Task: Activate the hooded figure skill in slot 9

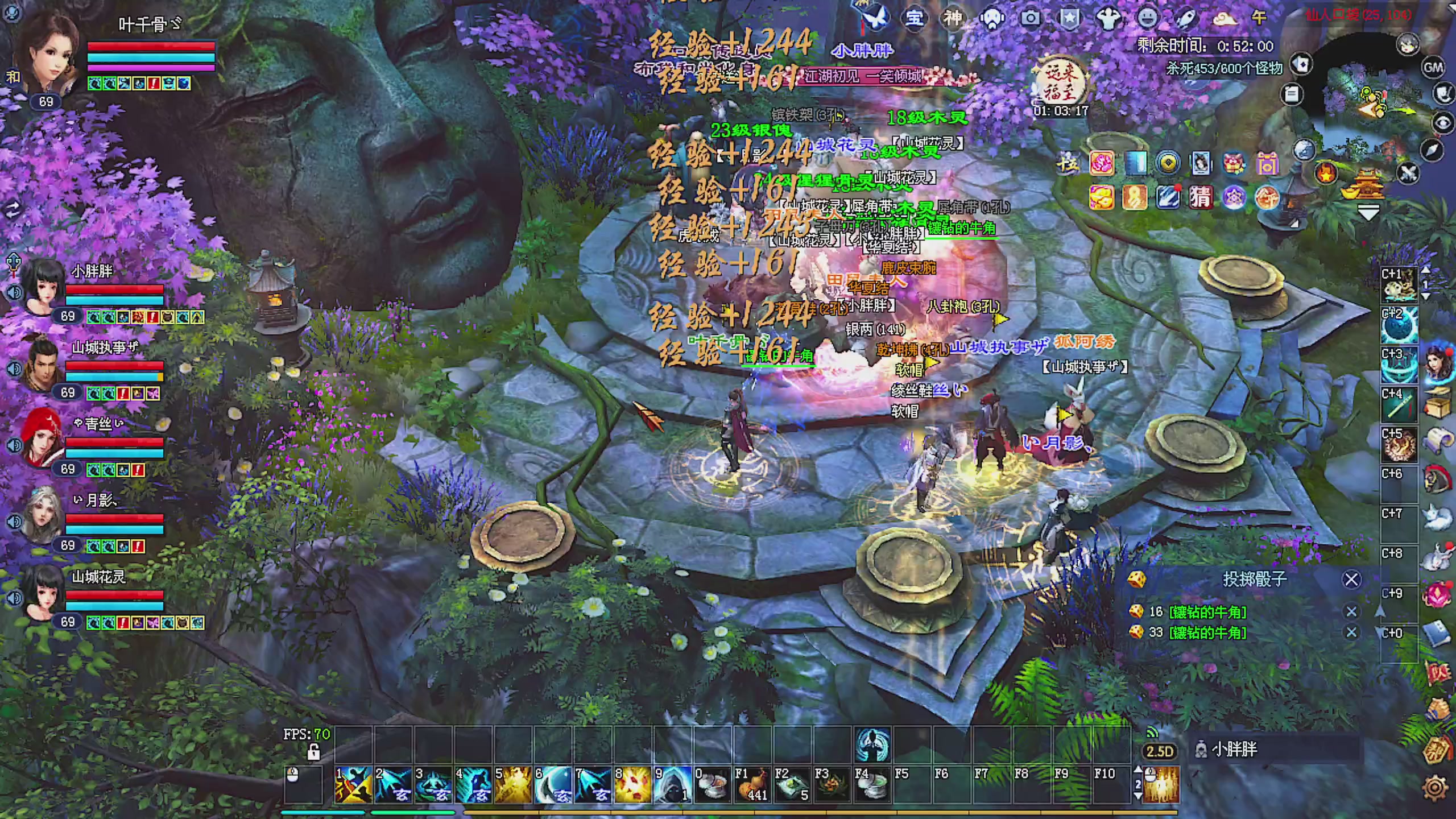Action: pyautogui.click(x=672, y=784)
